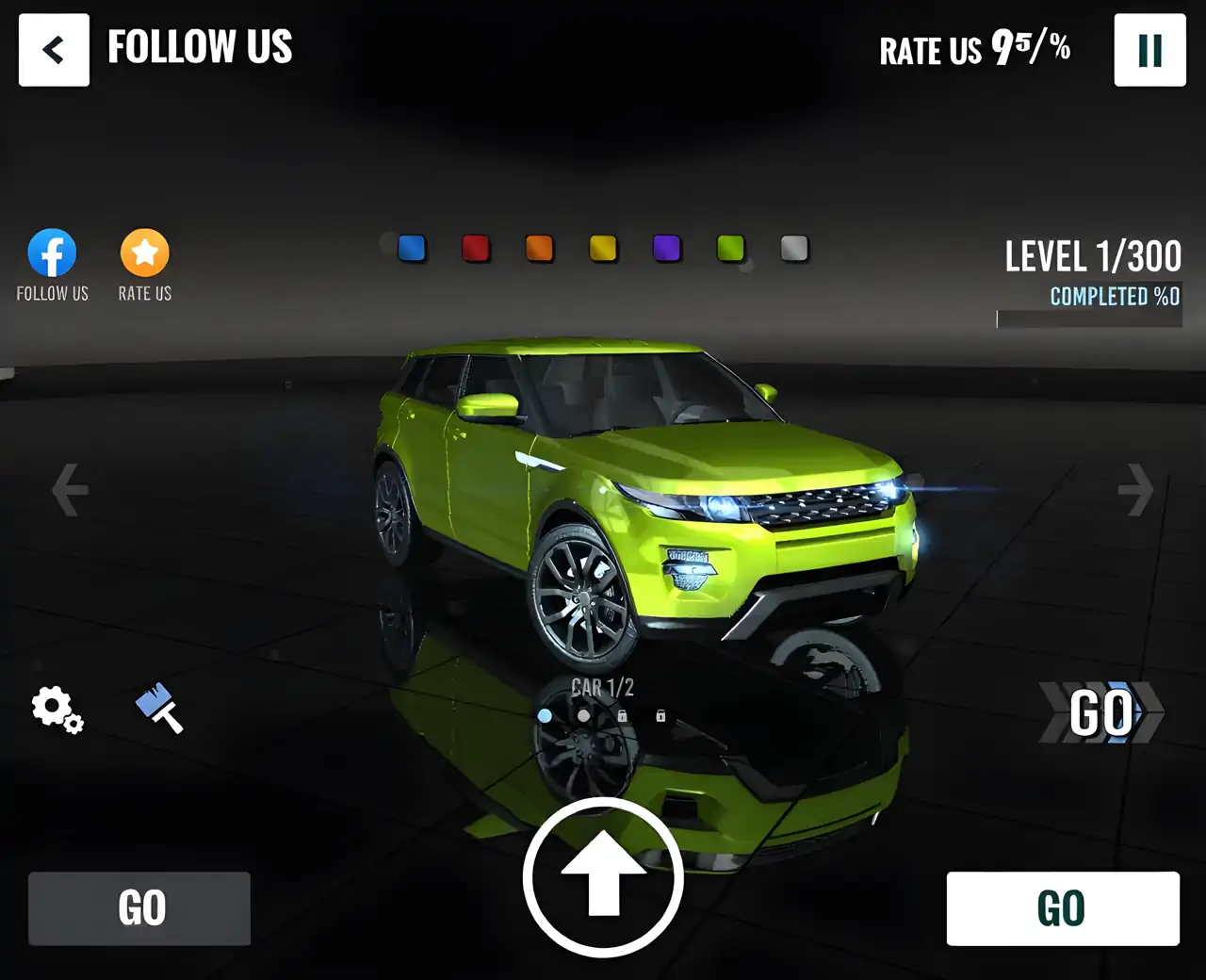This screenshot has height=980, width=1206.
Task: Choose the green paint color
Action: click(730, 248)
